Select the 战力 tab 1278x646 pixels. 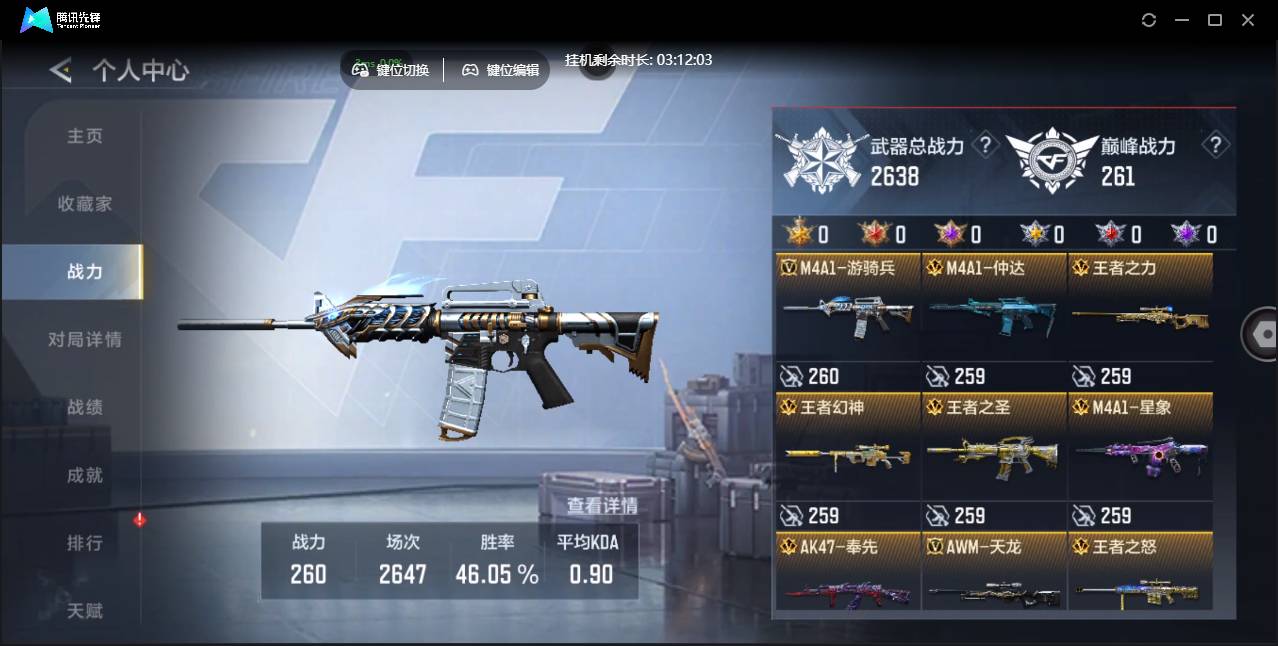point(85,272)
